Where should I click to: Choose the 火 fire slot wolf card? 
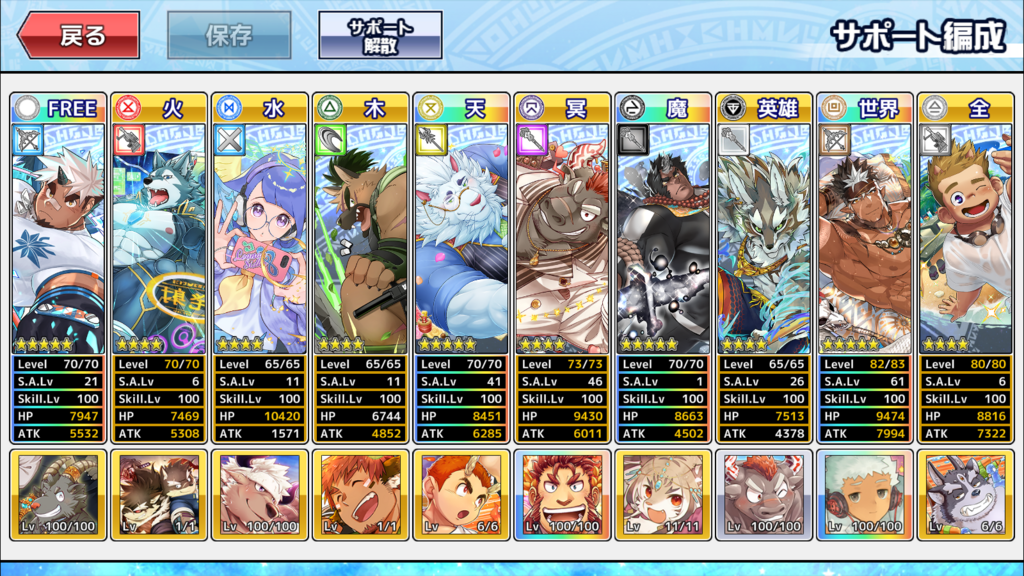pyautogui.click(x=159, y=240)
